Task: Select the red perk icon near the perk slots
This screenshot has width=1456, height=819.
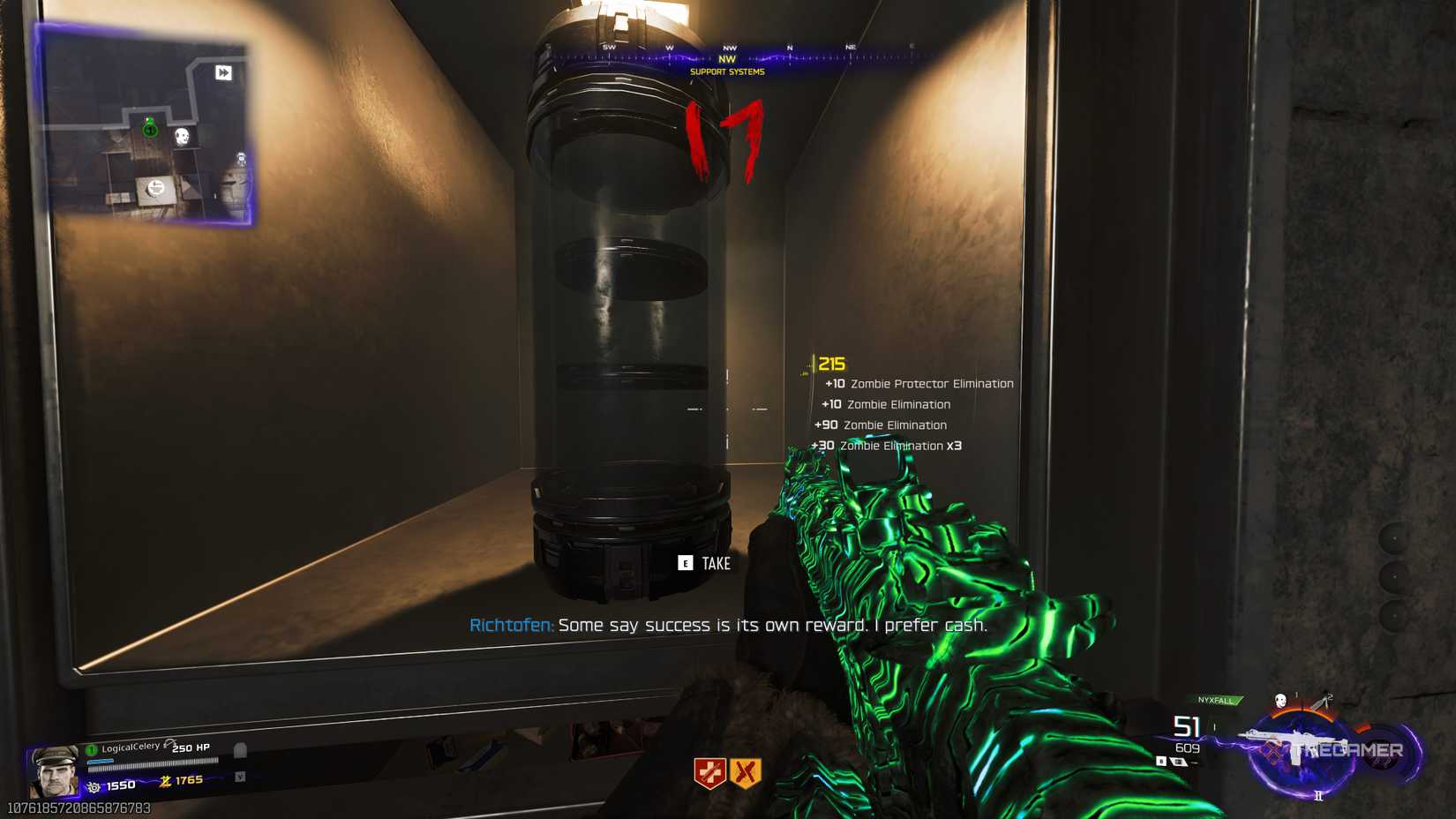Action: [x=710, y=773]
